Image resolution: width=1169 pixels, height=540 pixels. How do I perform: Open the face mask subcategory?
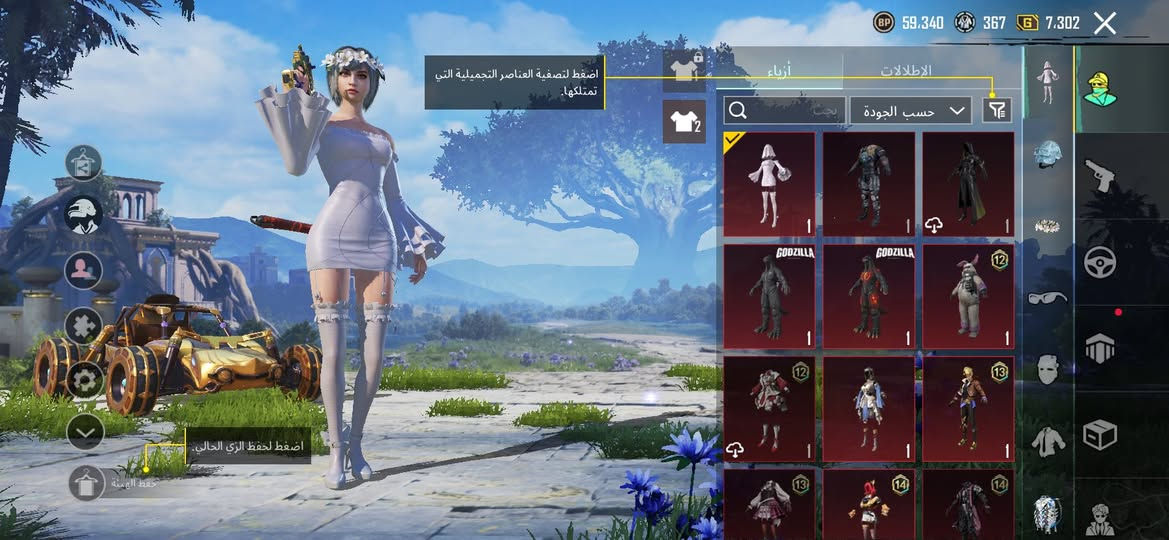click(x=1047, y=369)
